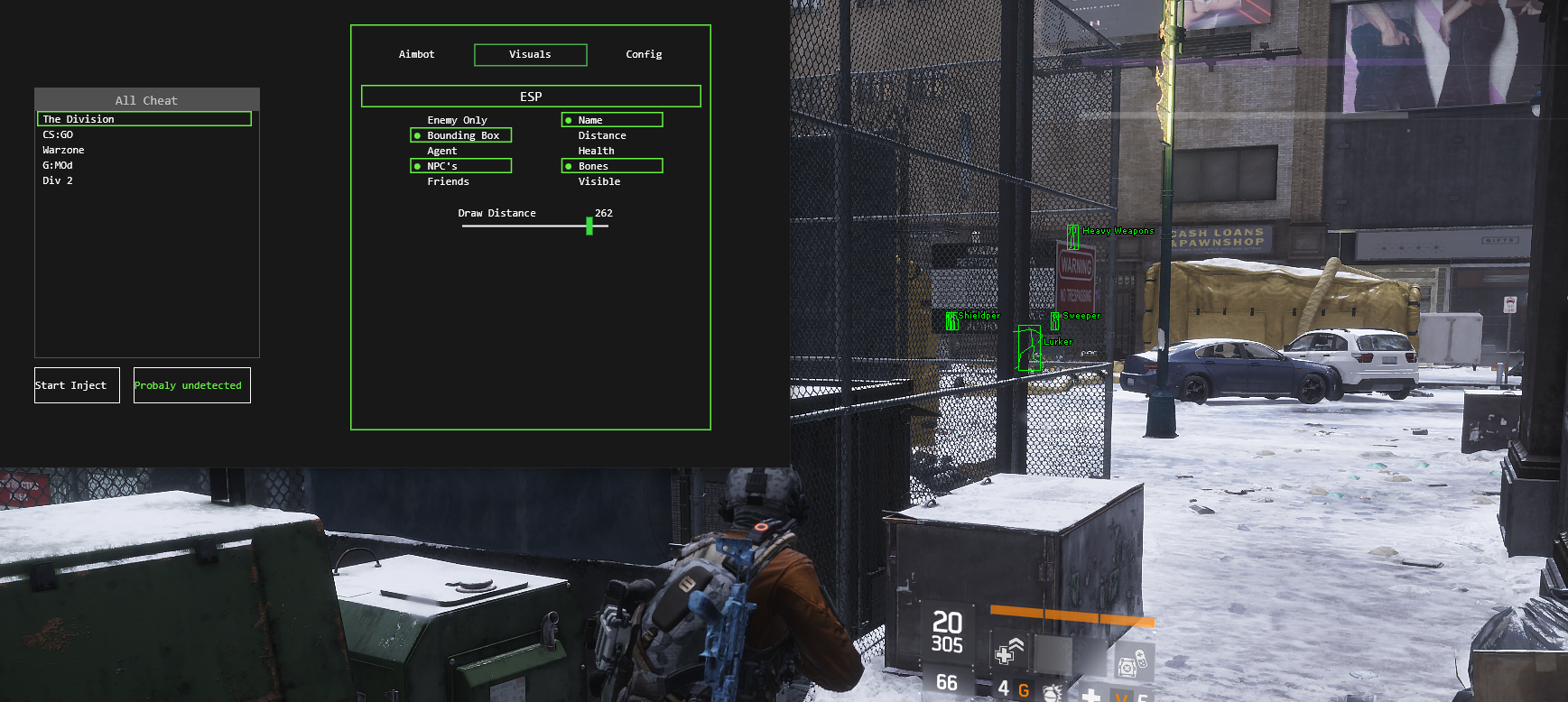Screen dimensions: 1568x702
Task: Select The Division in the list
Action: pyautogui.click(x=144, y=119)
